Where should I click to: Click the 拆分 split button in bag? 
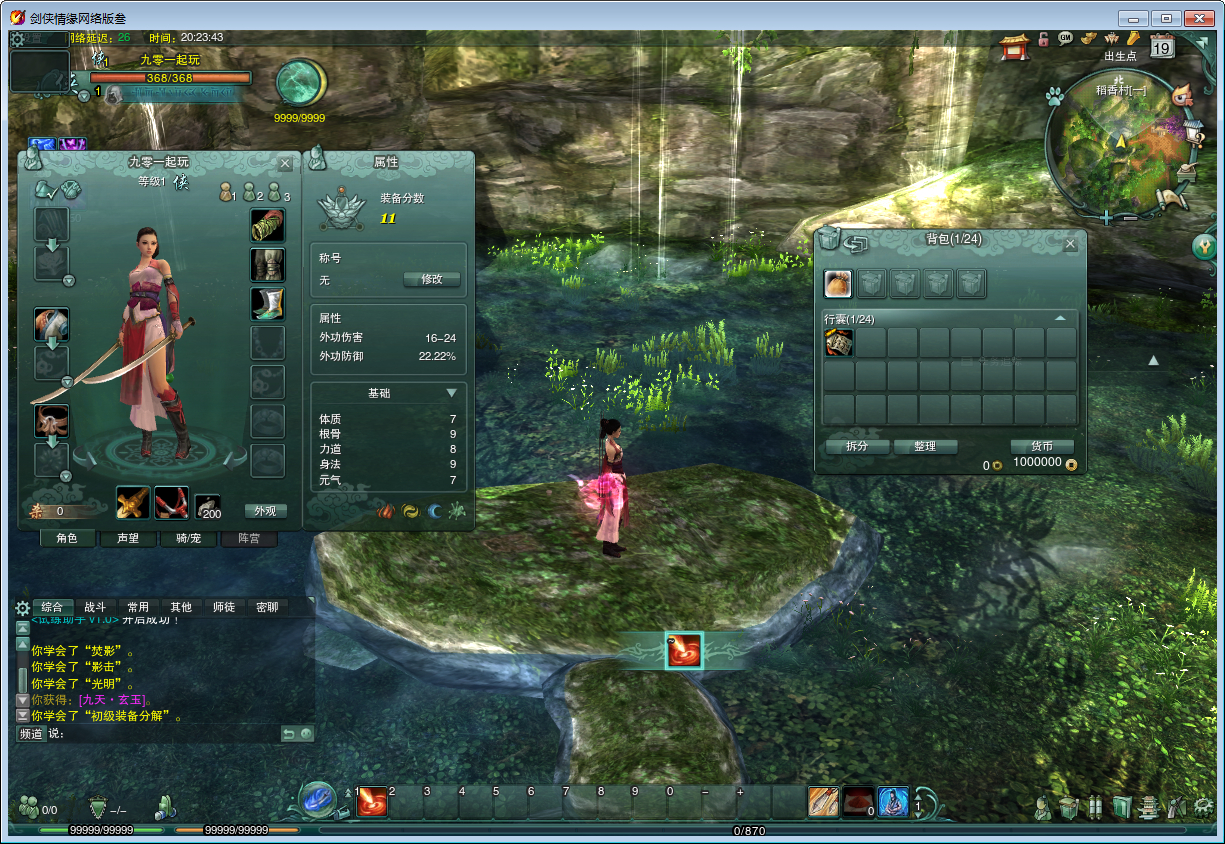tap(857, 447)
